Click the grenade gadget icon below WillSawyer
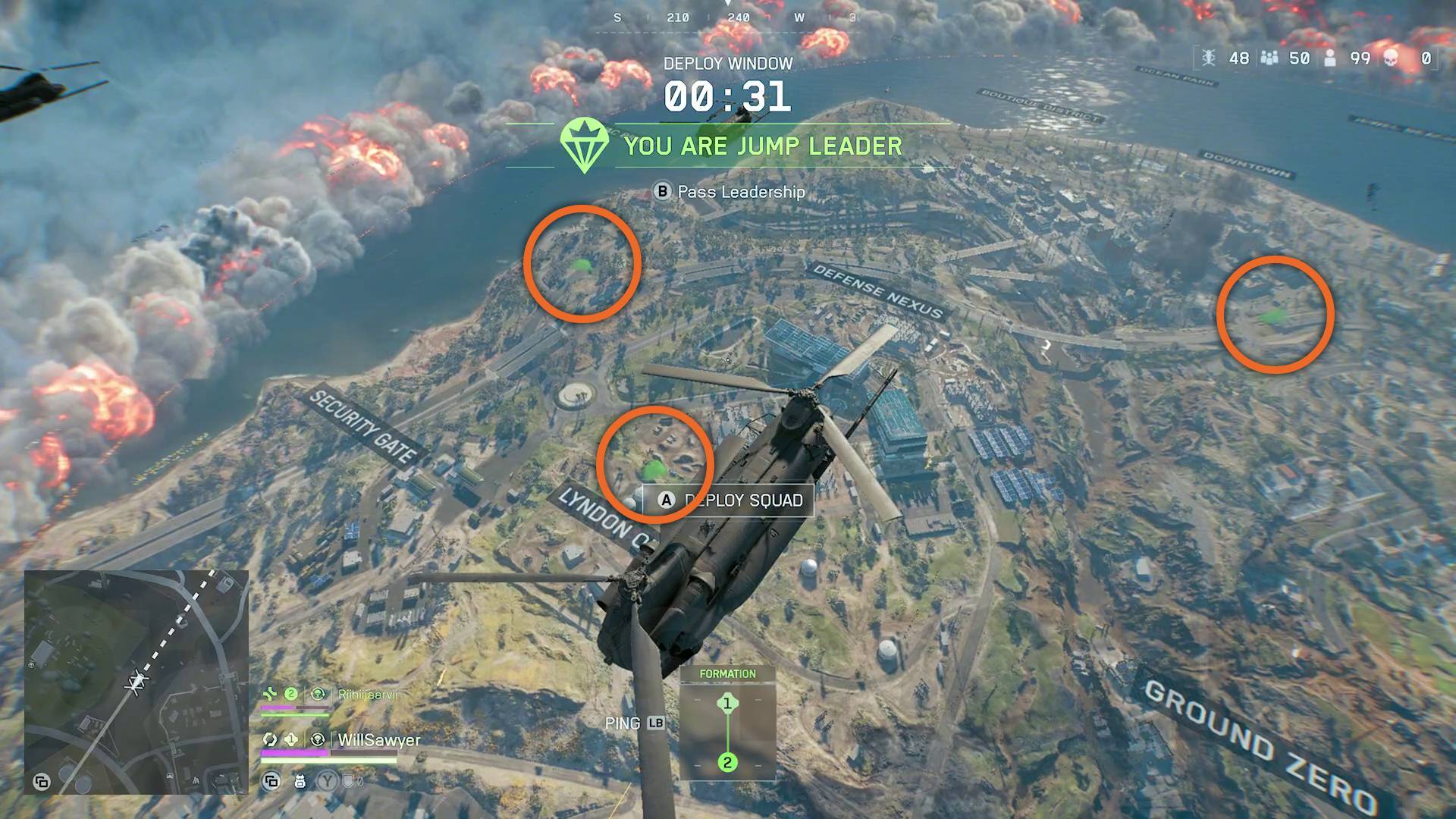The height and width of the screenshot is (819, 1456). [x=301, y=781]
